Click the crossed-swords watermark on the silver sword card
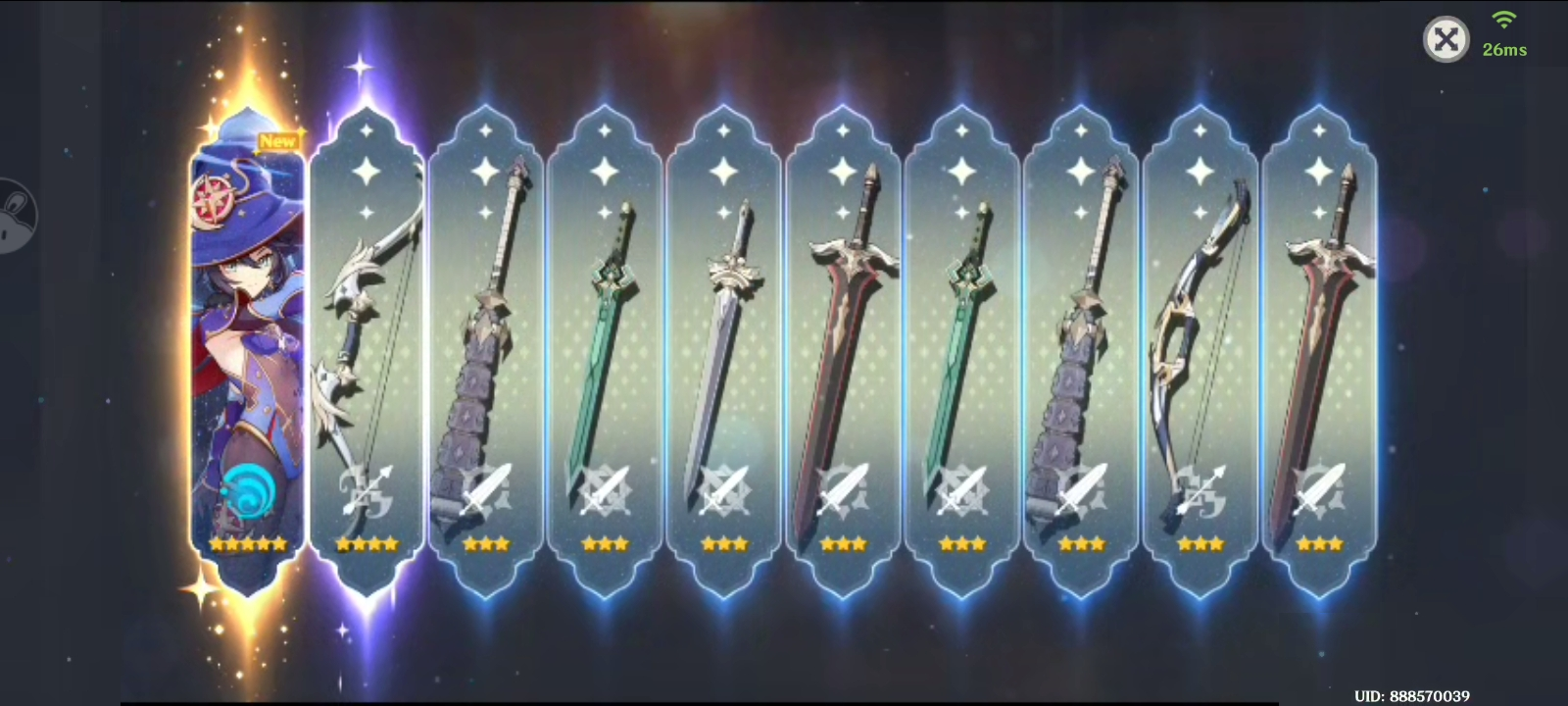 pyautogui.click(x=725, y=490)
